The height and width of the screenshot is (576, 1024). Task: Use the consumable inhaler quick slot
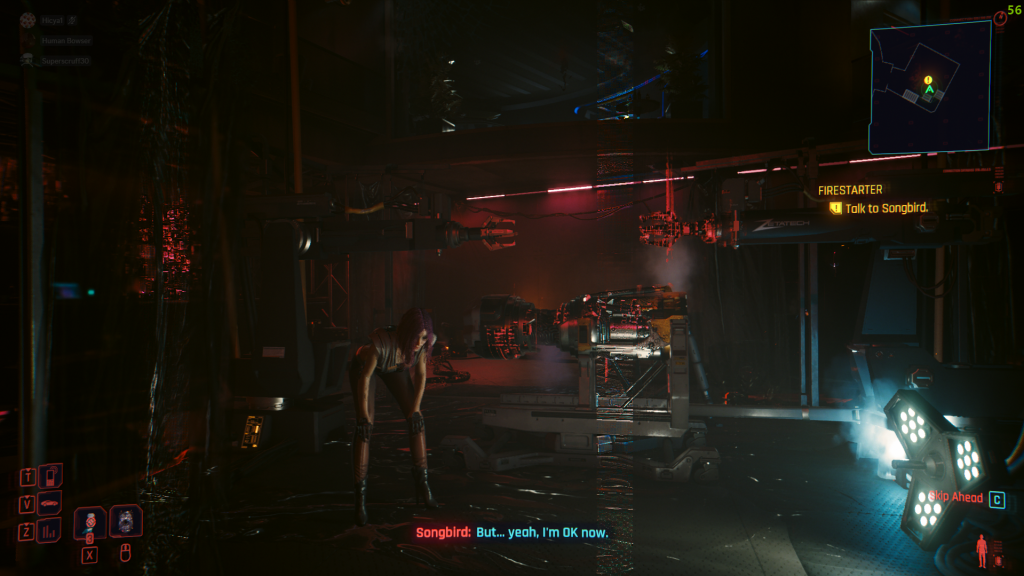[x=90, y=521]
